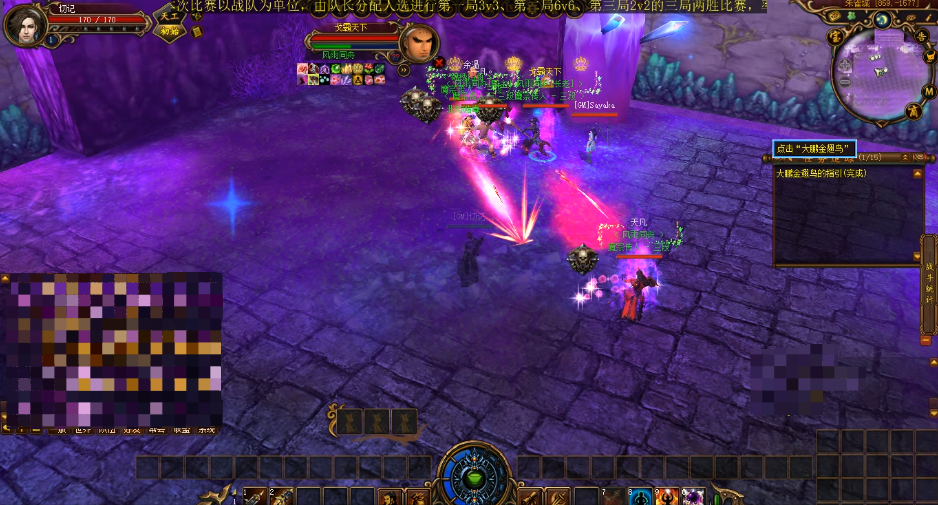Click the player character portrait
938x505 pixels.
[x=24, y=26]
